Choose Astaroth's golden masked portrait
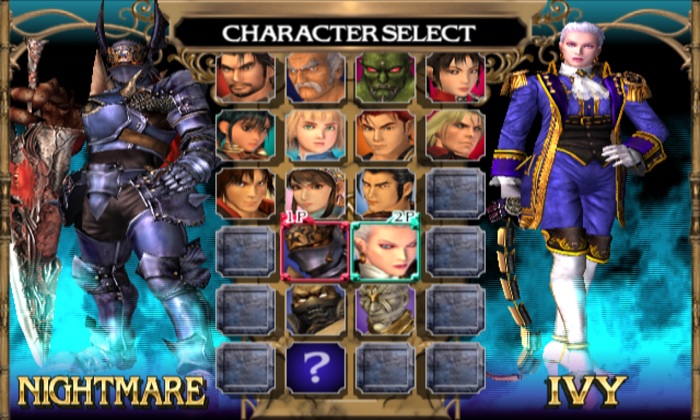Screen dimensions: 700x420 click(x=315, y=309)
